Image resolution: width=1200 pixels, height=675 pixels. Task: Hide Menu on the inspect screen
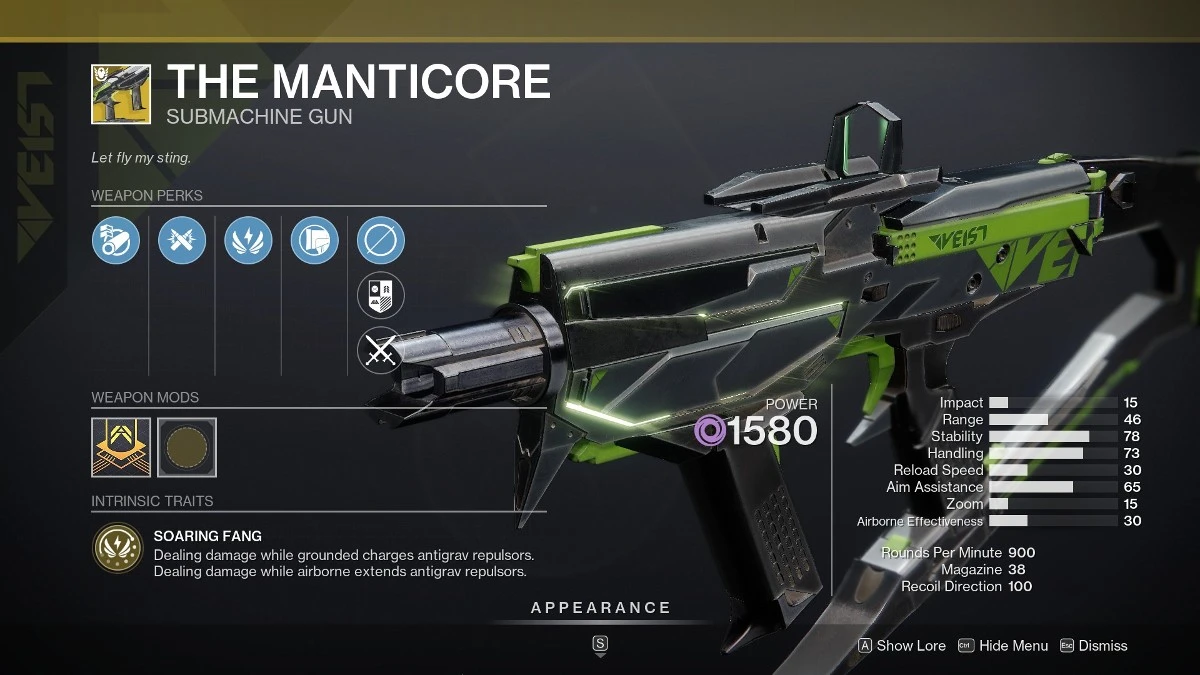pos(1003,646)
